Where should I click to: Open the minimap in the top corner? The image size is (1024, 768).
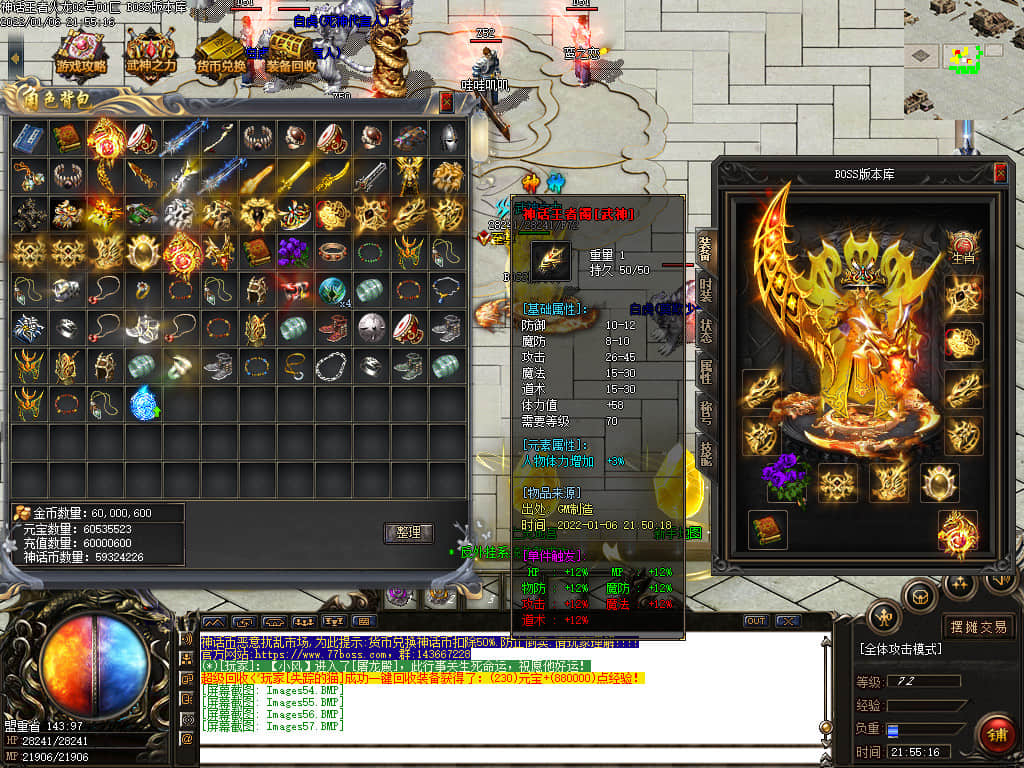coord(963,58)
